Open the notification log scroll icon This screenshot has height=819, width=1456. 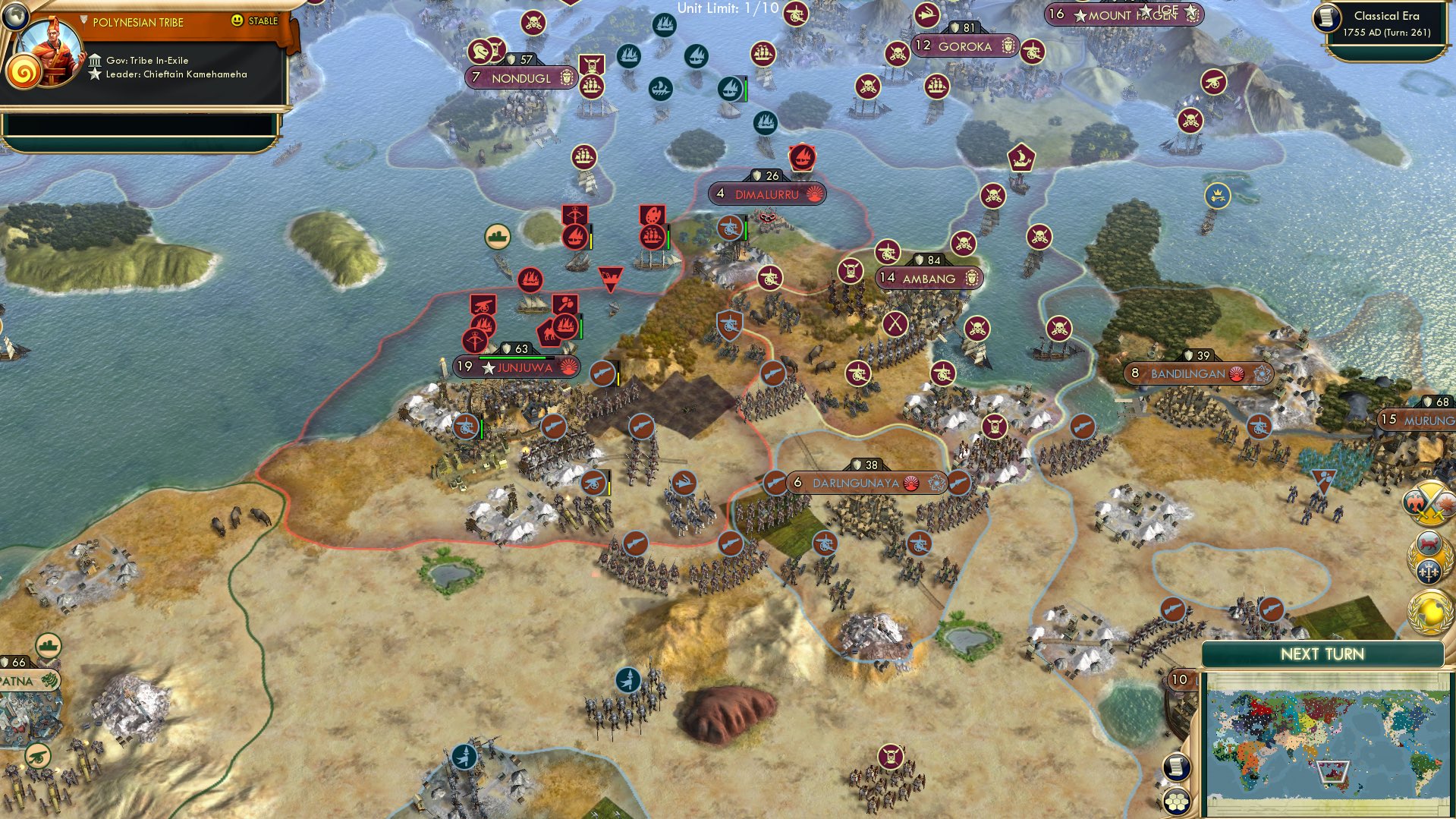click(1176, 767)
